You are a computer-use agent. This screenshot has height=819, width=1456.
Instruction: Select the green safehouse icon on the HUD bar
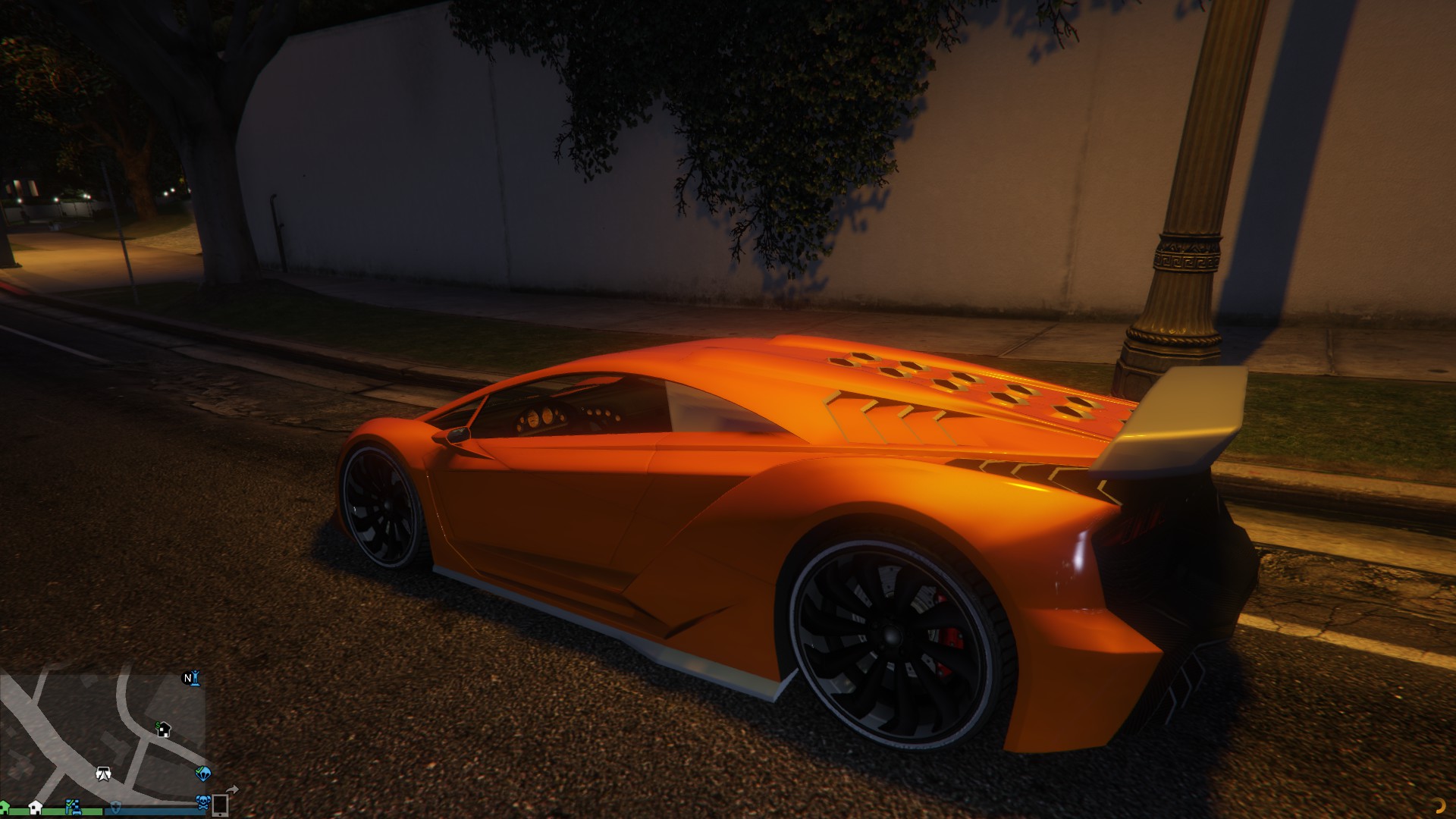pos(4,807)
